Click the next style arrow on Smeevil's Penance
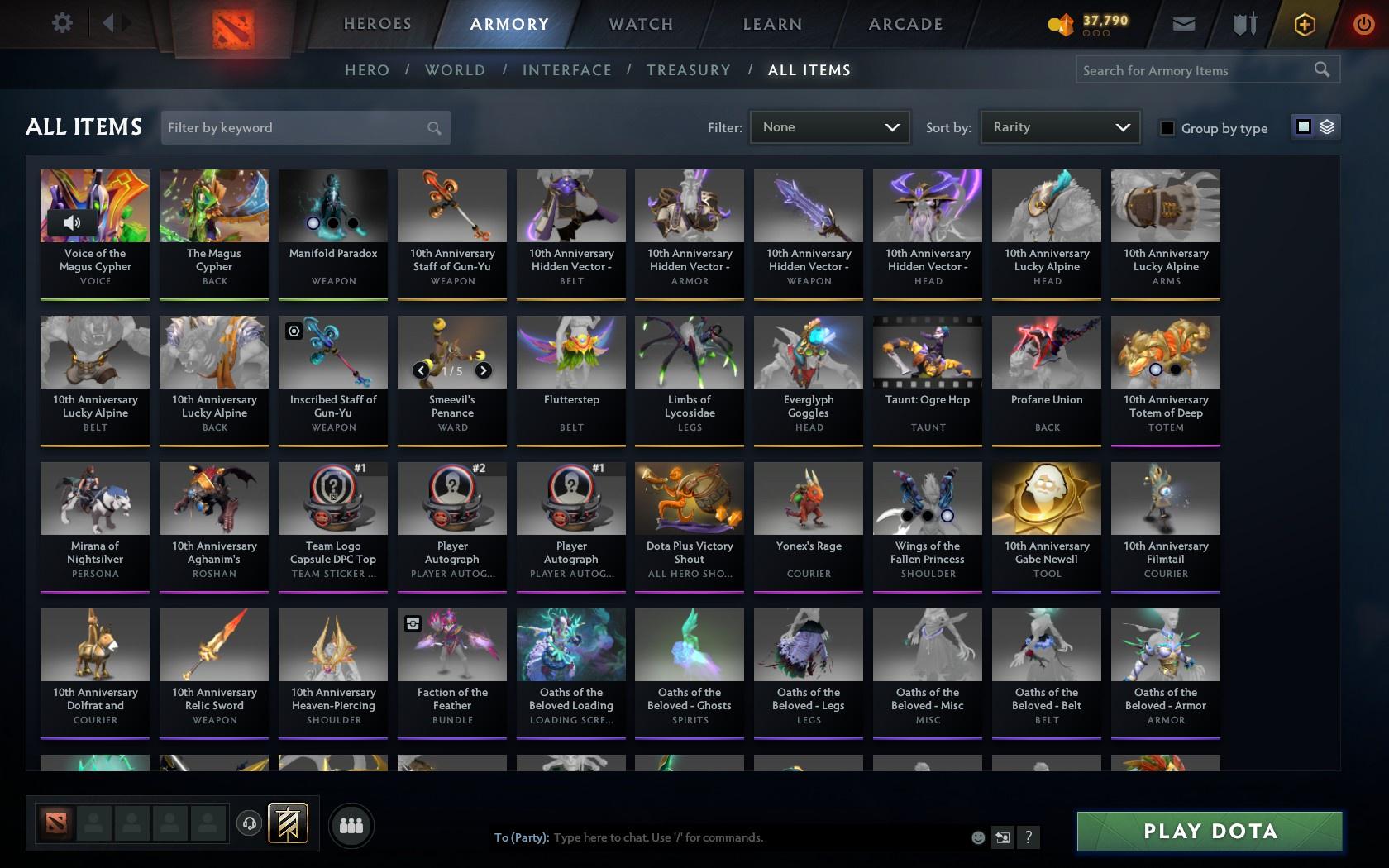Viewport: 1389px width, 868px height. [x=482, y=370]
